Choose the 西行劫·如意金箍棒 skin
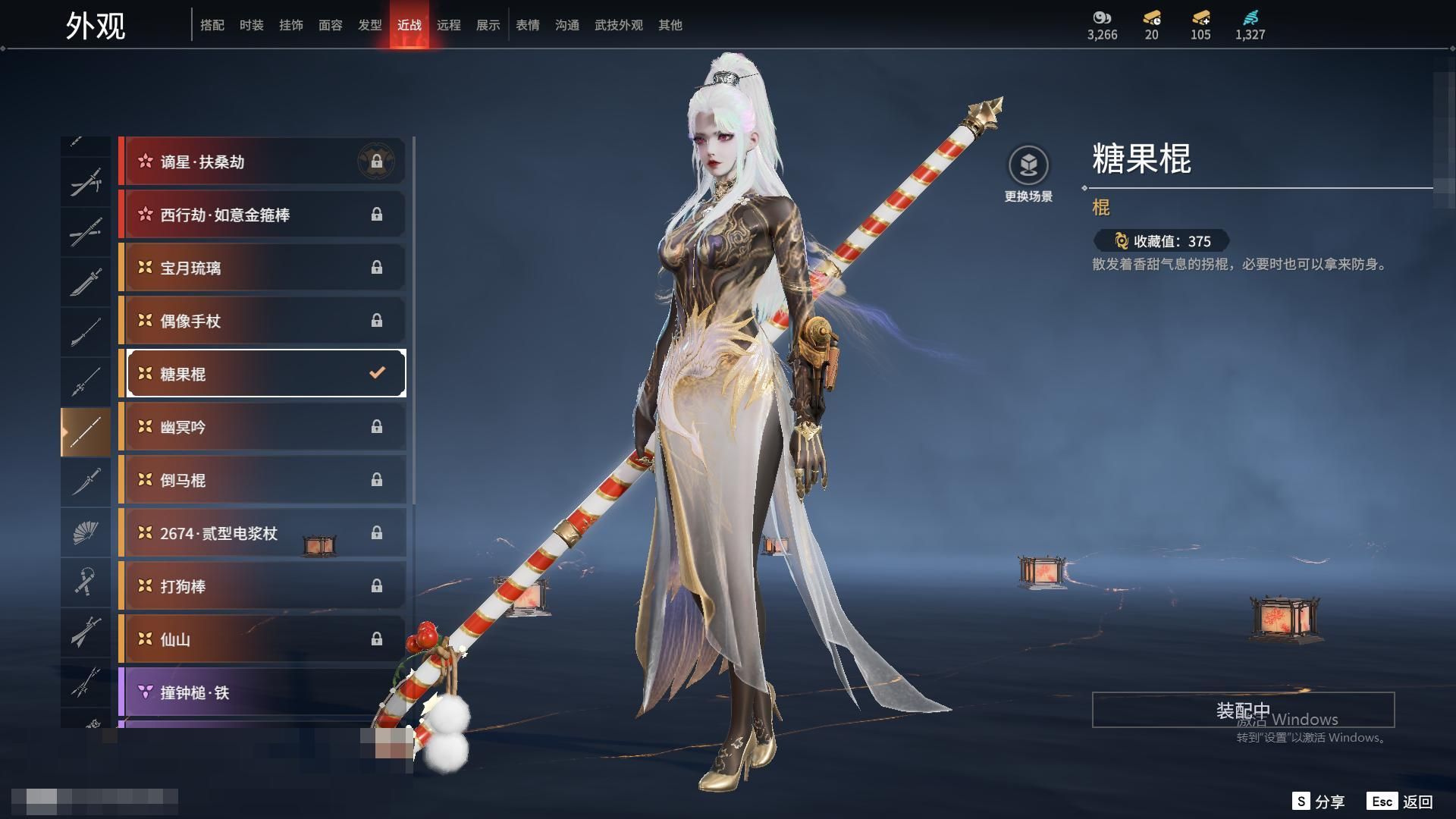The image size is (1456, 819). 262,215
